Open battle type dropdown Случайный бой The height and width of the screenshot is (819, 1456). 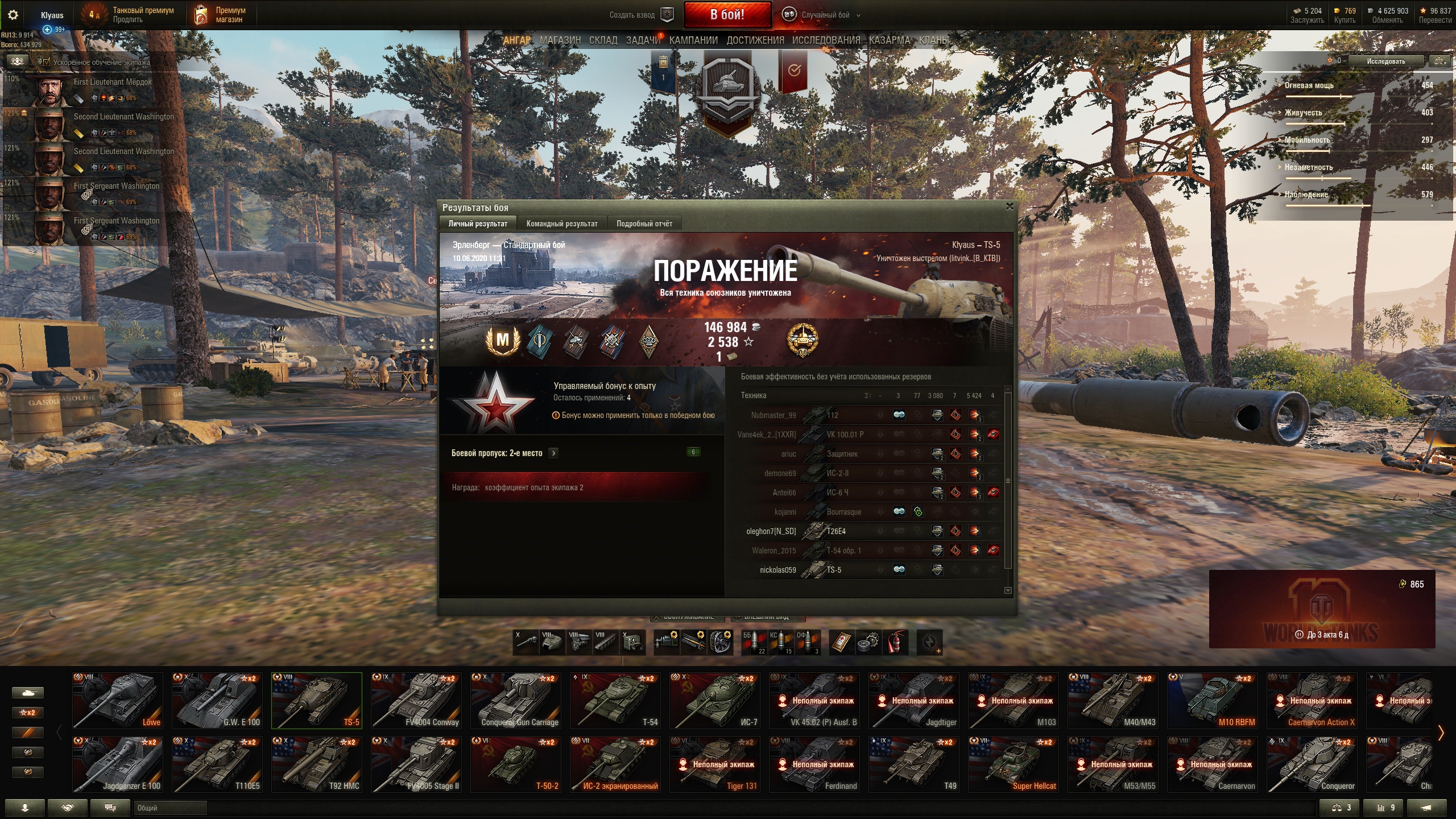click(825, 15)
